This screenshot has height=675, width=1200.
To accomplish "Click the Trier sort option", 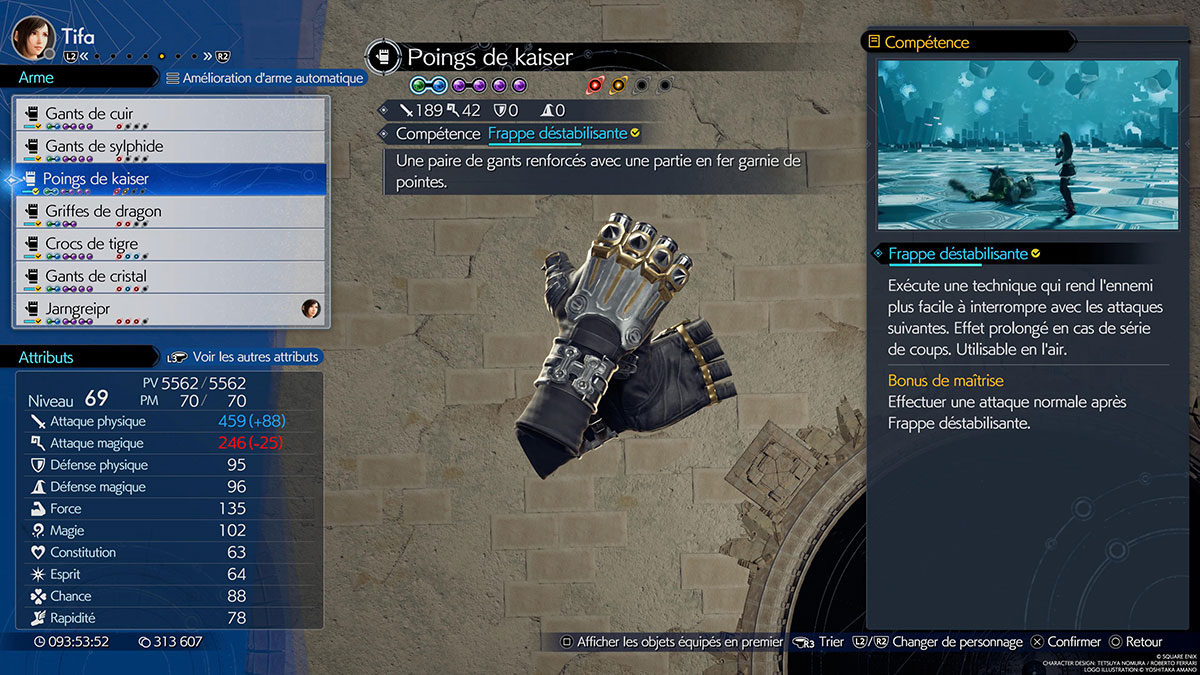I will pyautogui.click(x=820, y=642).
